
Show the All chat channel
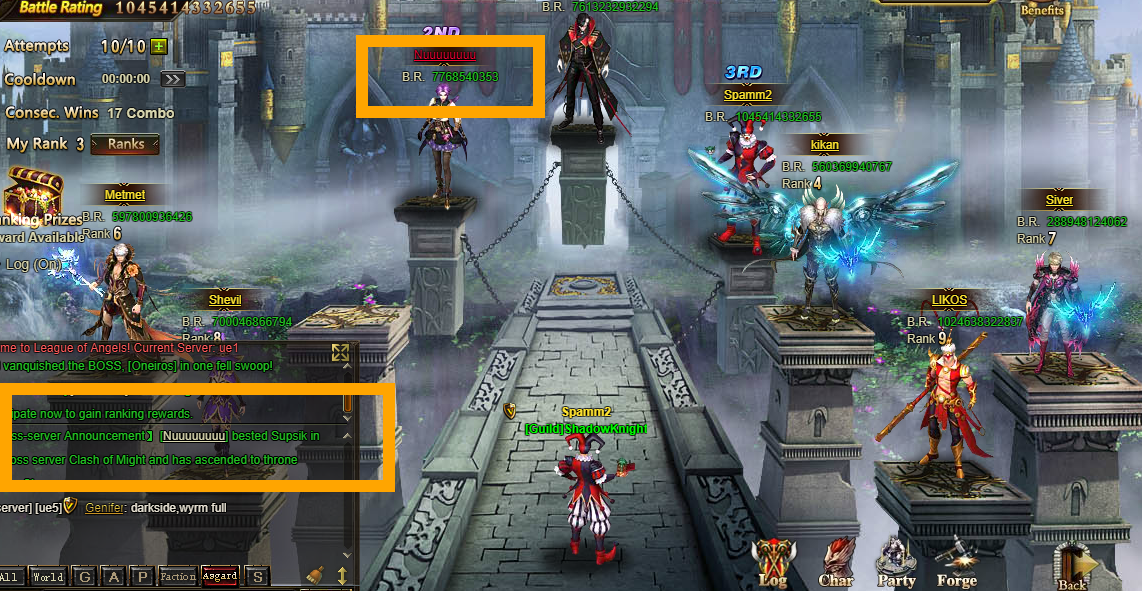pos(11,577)
